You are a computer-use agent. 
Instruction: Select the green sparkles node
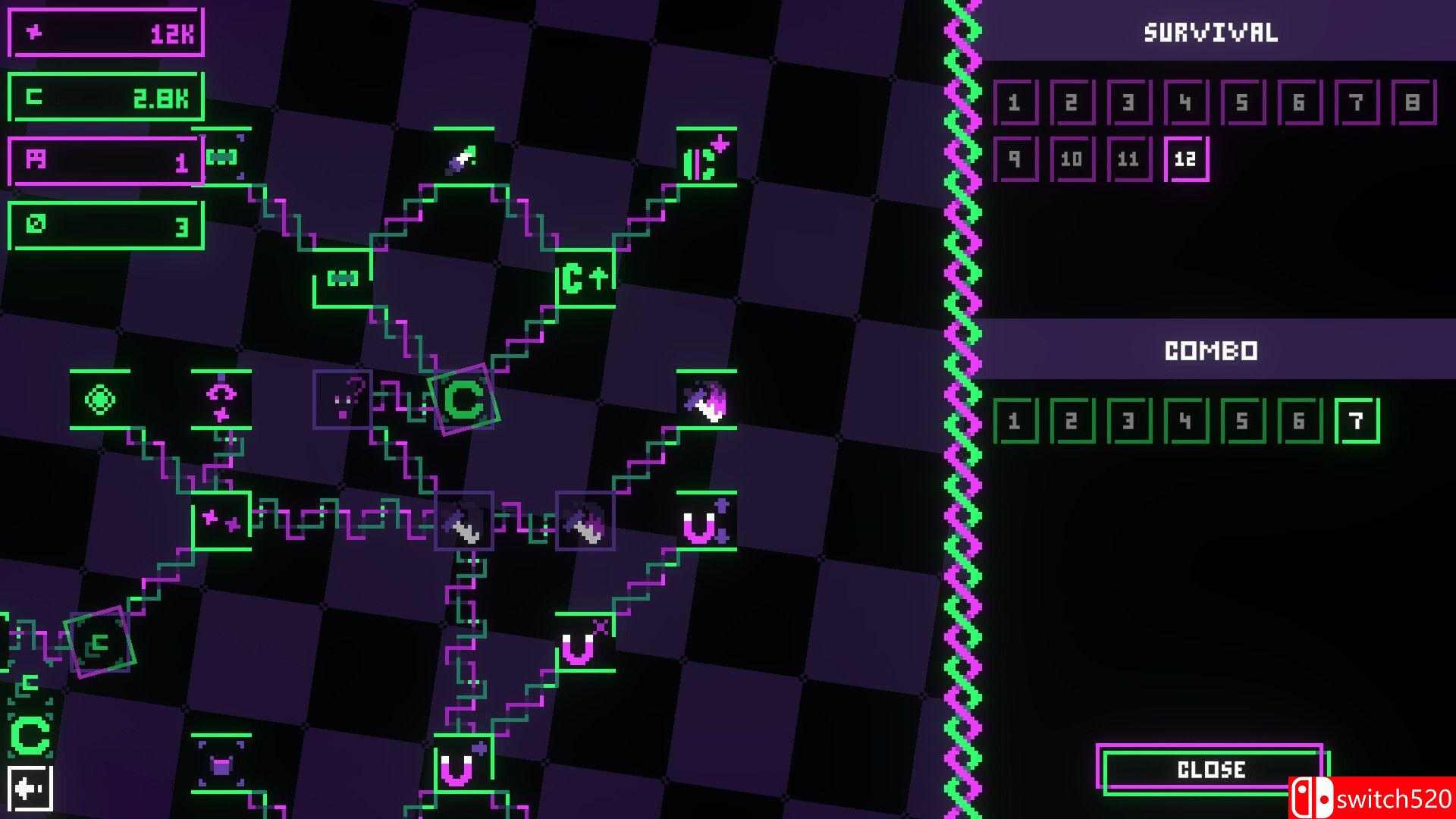coord(221,523)
